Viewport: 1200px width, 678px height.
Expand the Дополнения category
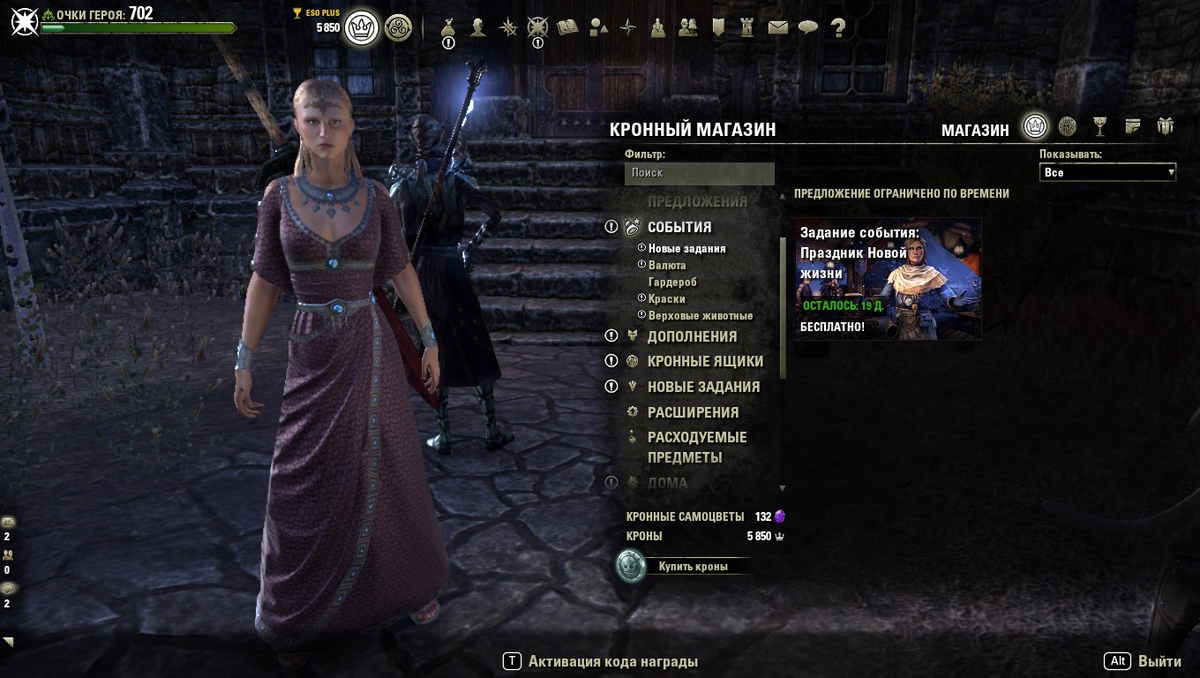click(x=692, y=337)
